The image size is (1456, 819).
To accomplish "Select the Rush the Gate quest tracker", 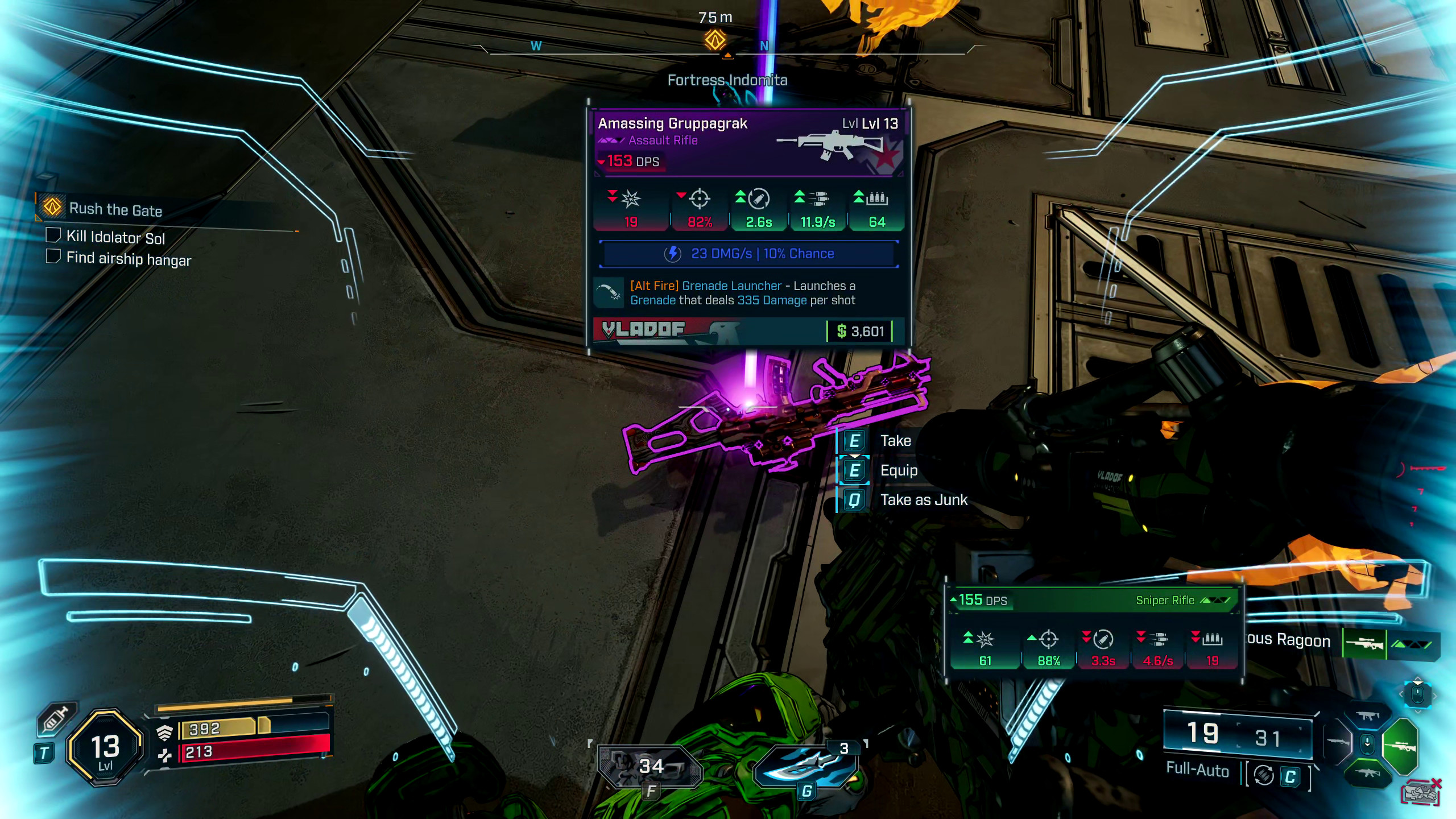I will [115, 209].
